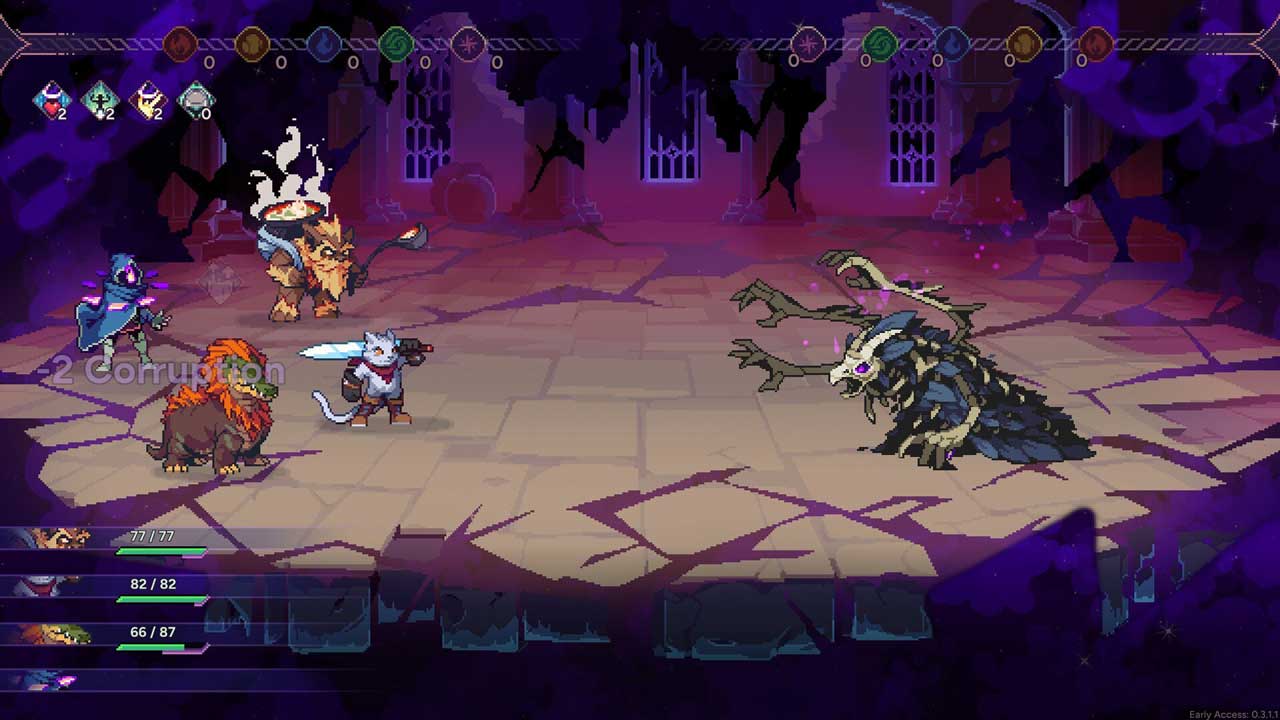1280x720 pixels.
Task: Select the enemy's fire element icon
Action: pyautogui.click(x=1096, y=45)
